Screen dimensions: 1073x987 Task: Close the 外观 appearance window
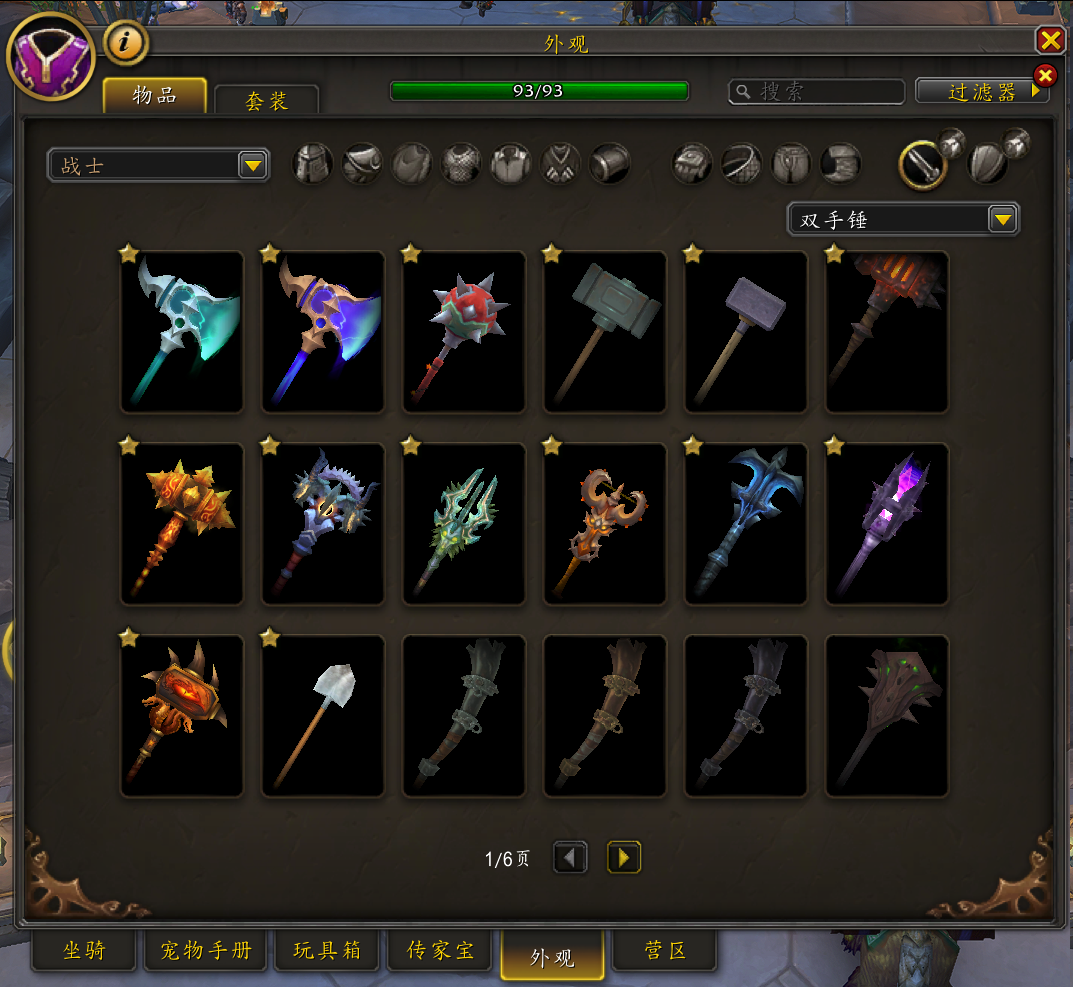(1050, 40)
